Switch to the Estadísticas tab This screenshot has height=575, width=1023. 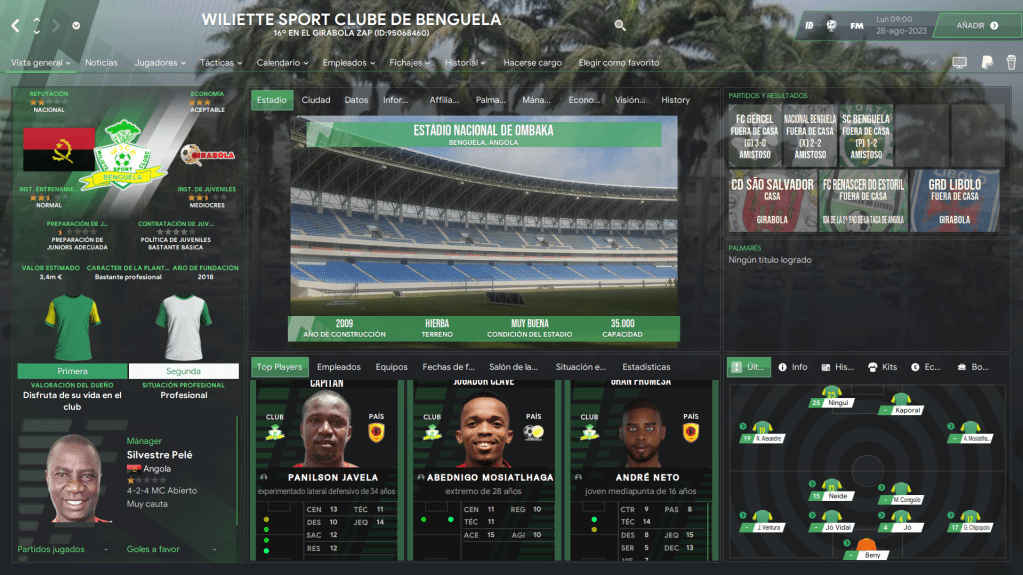[646, 367]
